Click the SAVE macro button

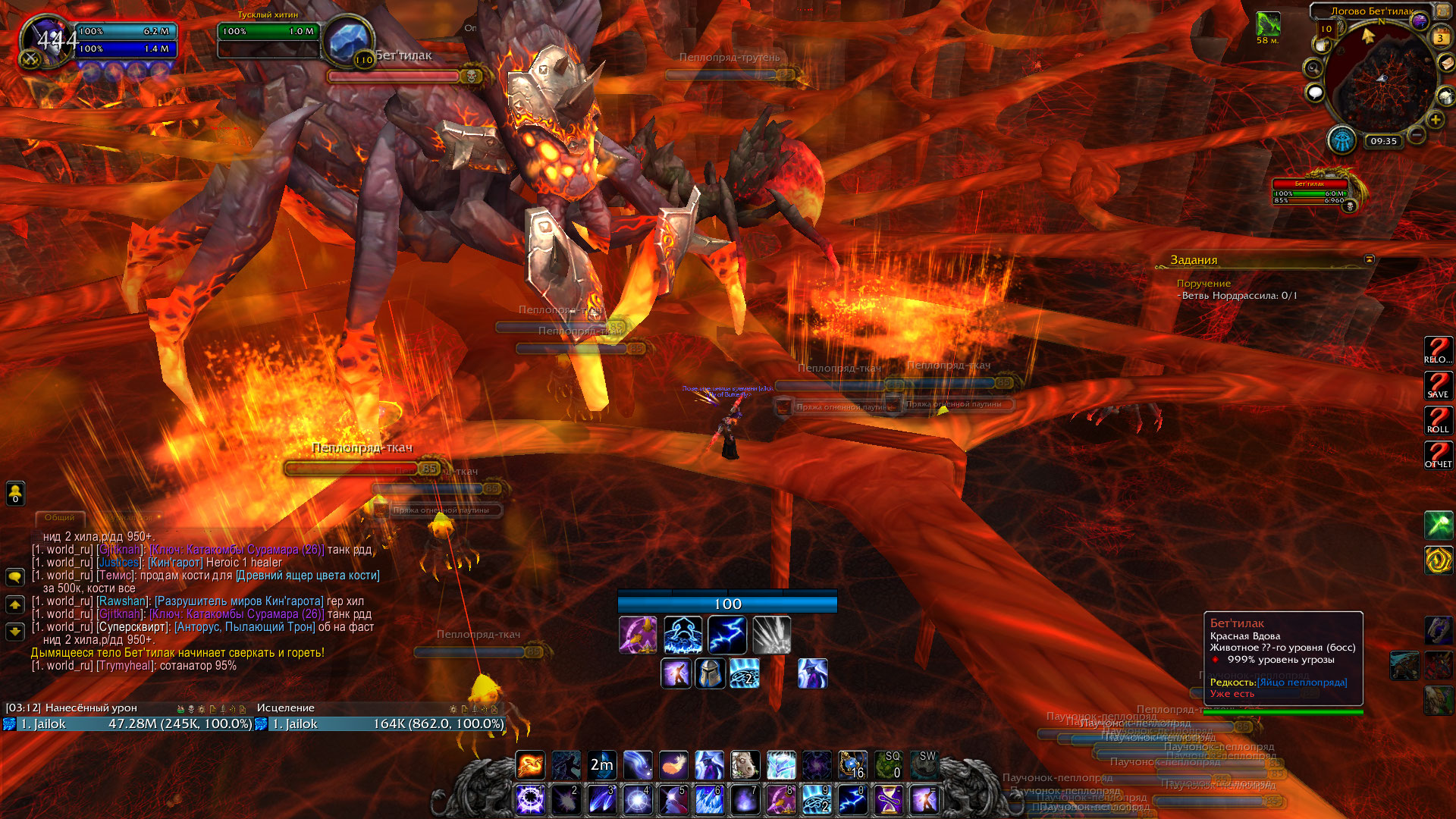(1438, 386)
